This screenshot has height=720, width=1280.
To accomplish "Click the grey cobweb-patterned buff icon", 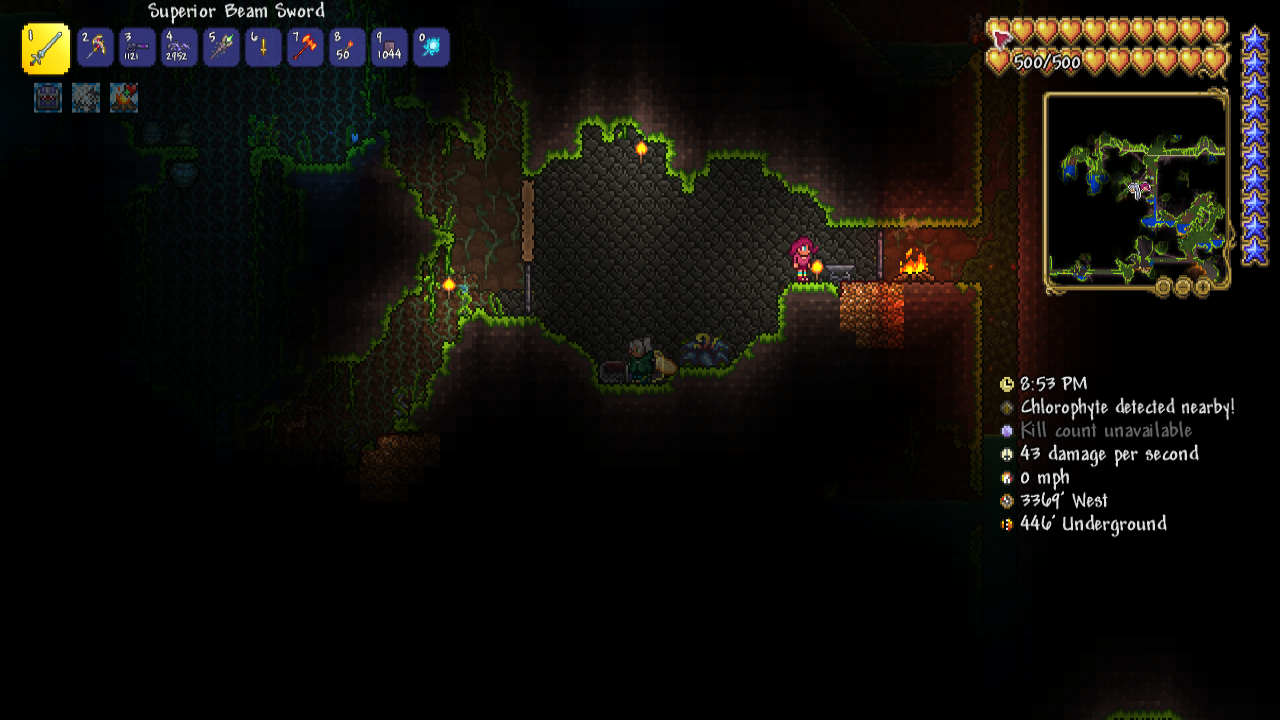I will click(x=86, y=97).
